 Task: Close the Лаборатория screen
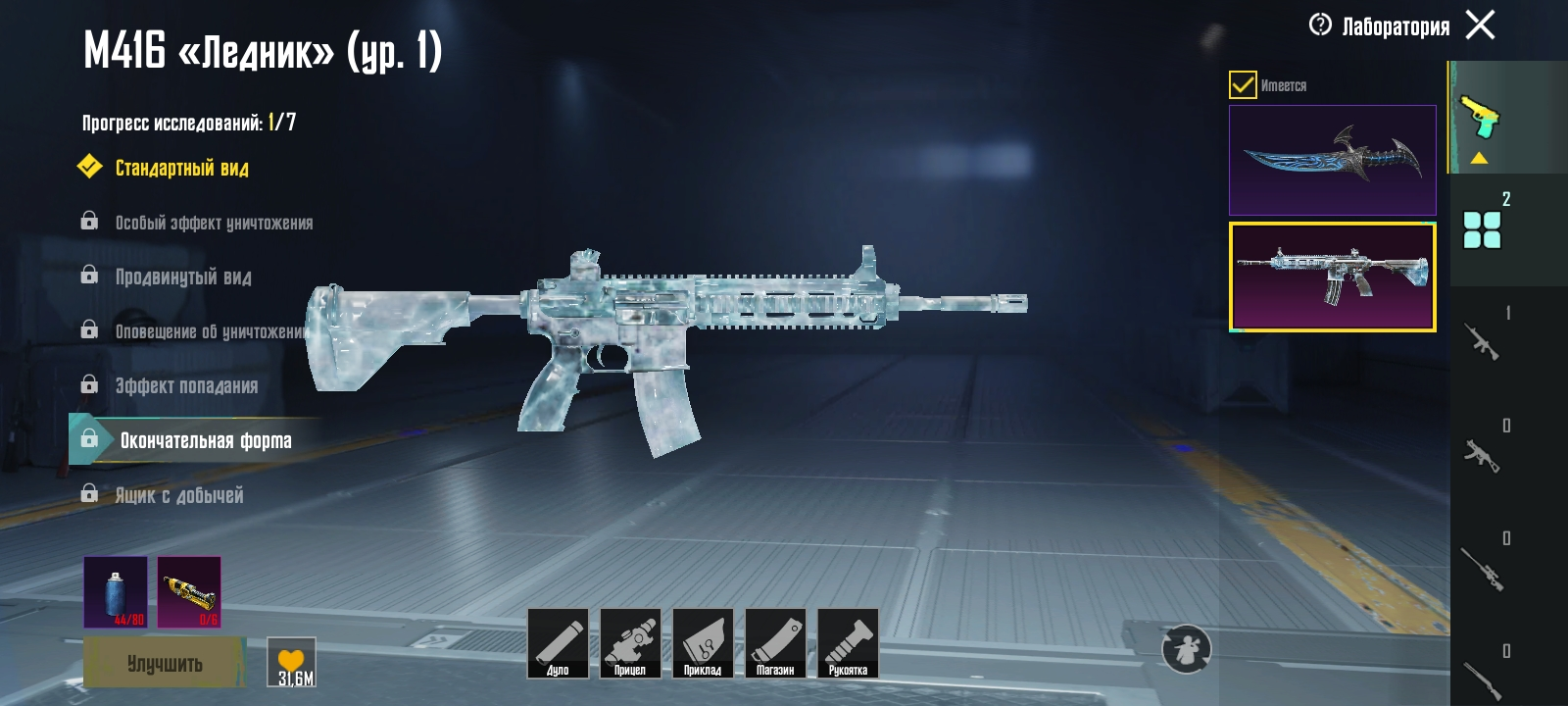tap(1480, 25)
